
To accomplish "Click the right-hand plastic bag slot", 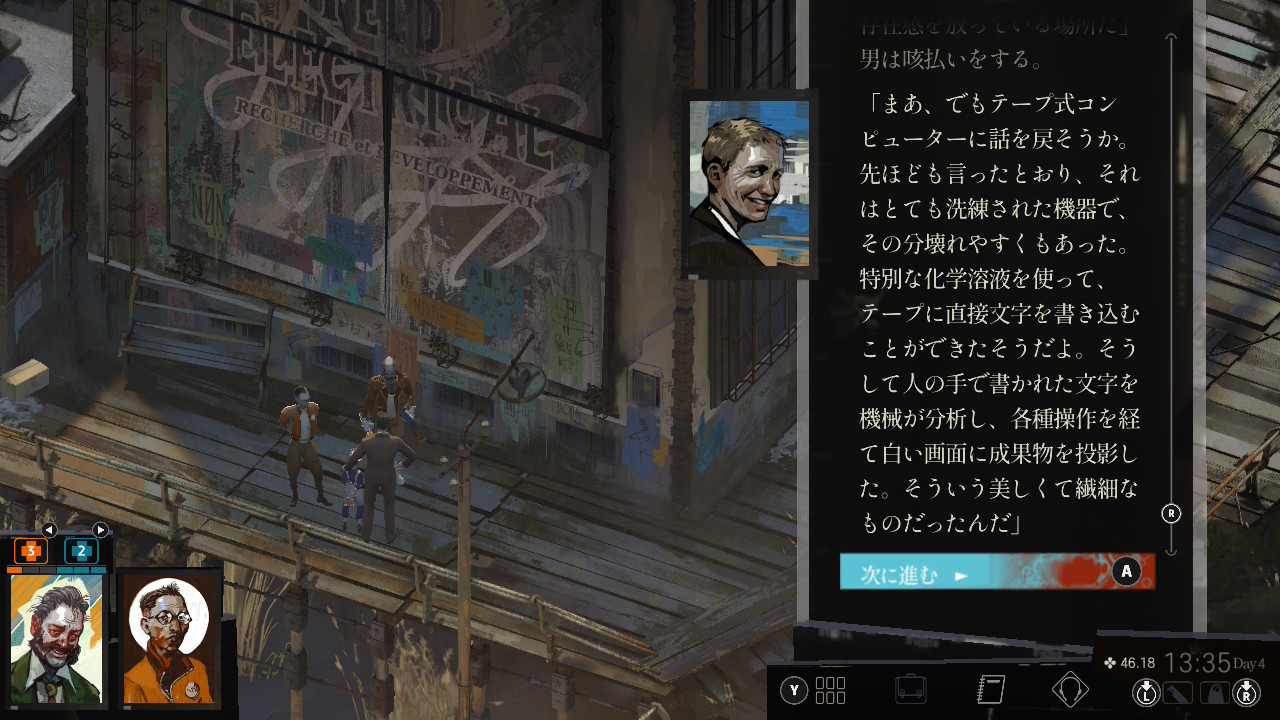I will pyautogui.click(x=1213, y=691).
